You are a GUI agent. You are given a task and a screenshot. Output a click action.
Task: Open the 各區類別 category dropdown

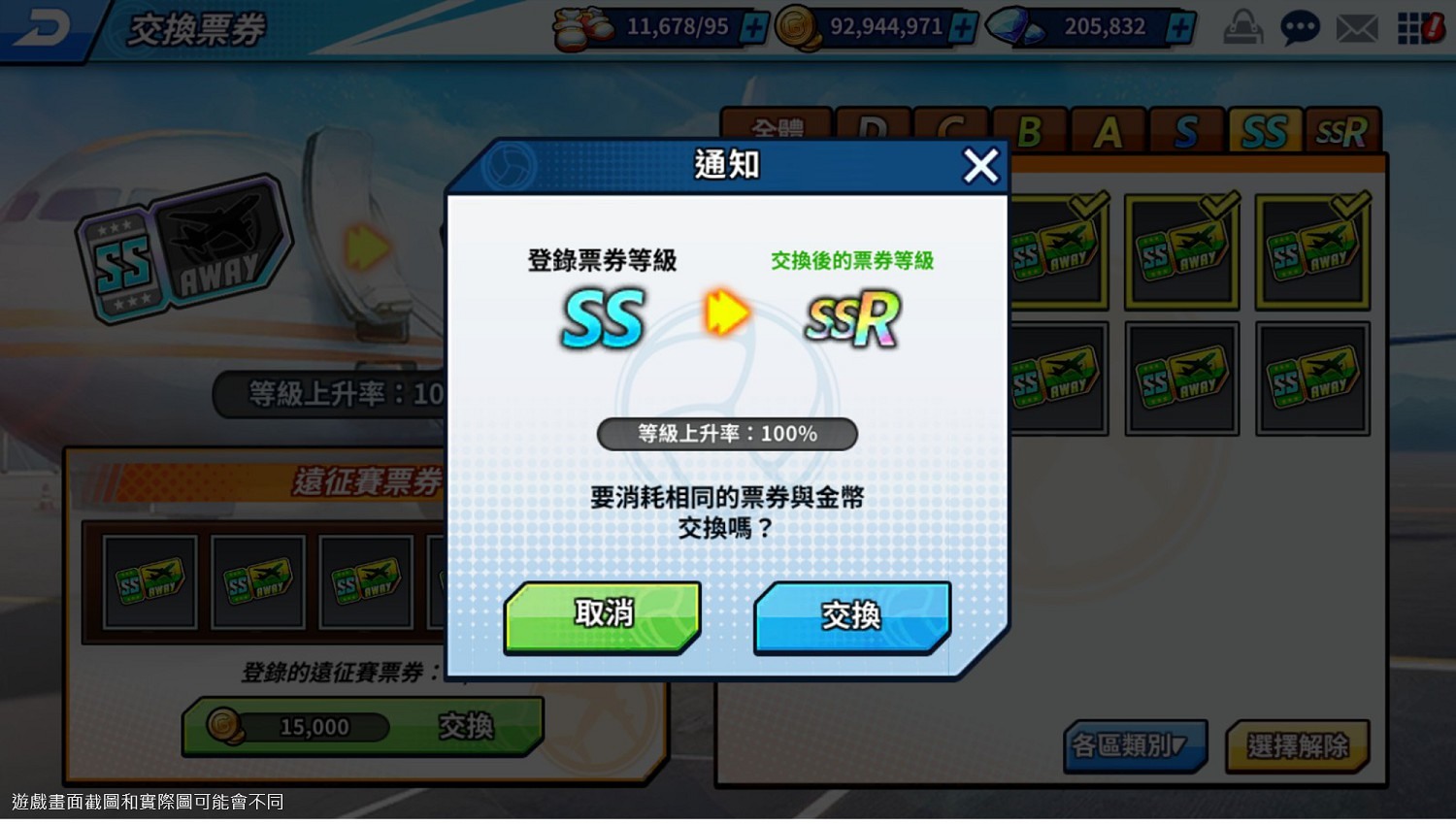pos(1134,745)
